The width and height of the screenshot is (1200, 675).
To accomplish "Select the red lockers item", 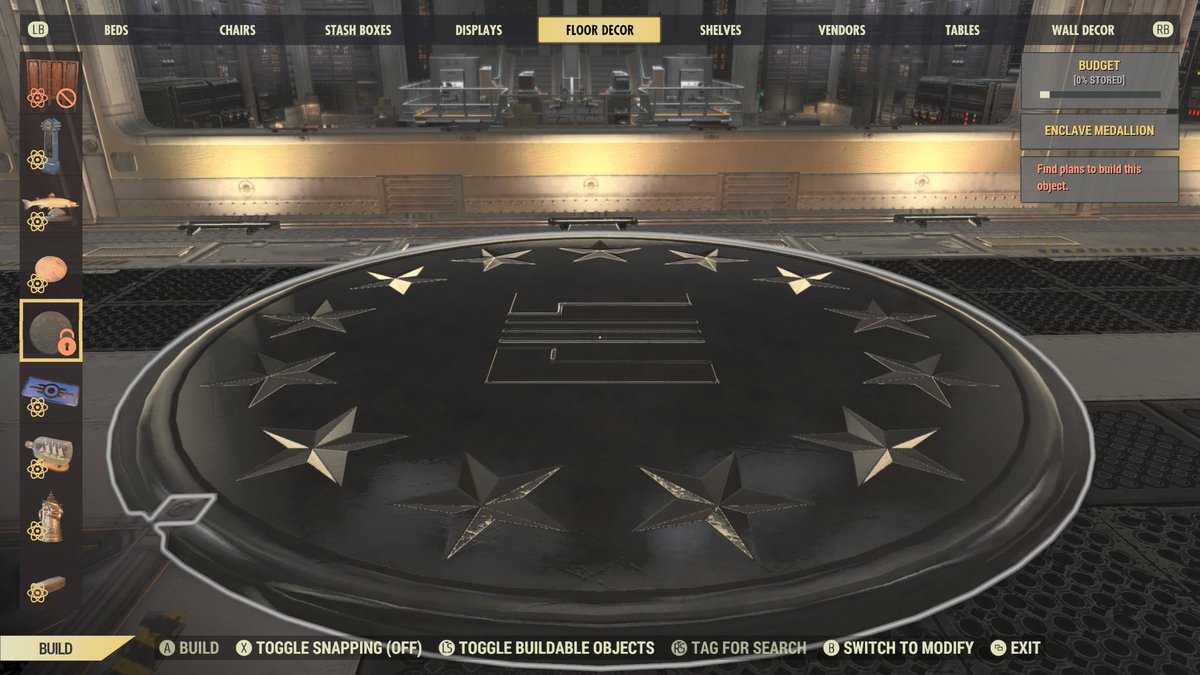I will [51, 82].
